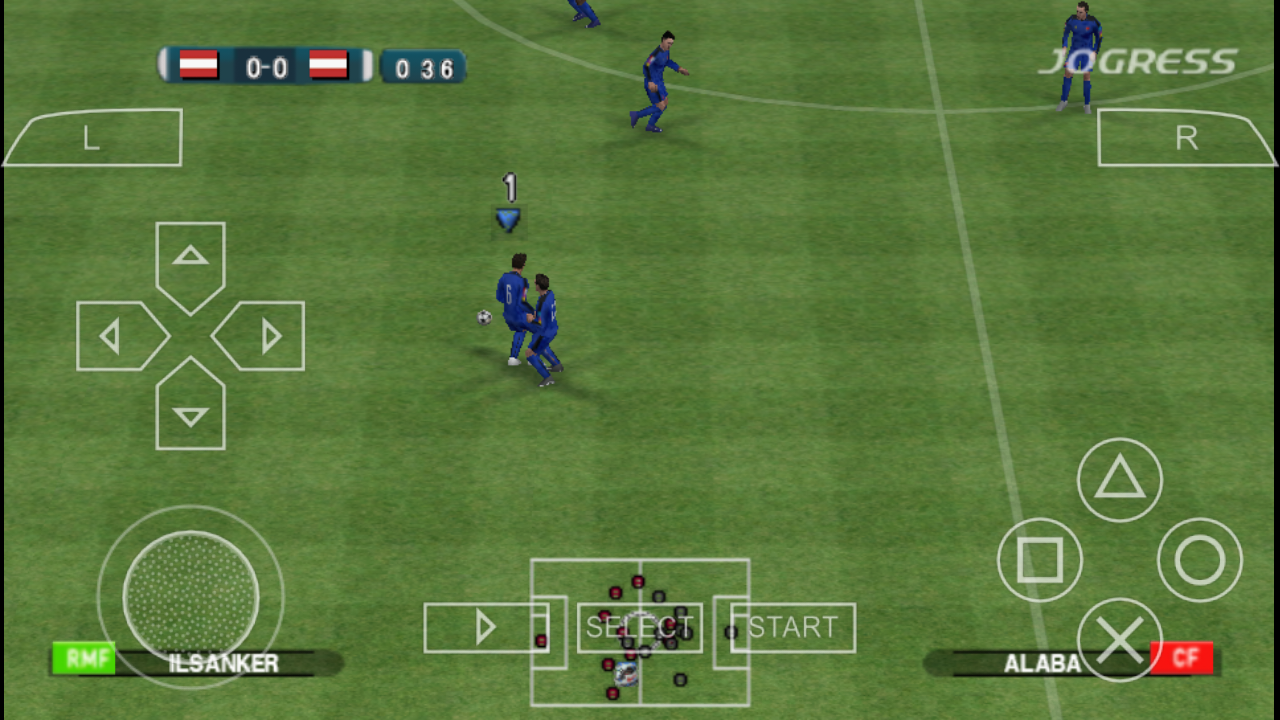Click the match timer showing 0:36
Image resolution: width=1280 pixels, height=720 pixels.
(x=423, y=67)
